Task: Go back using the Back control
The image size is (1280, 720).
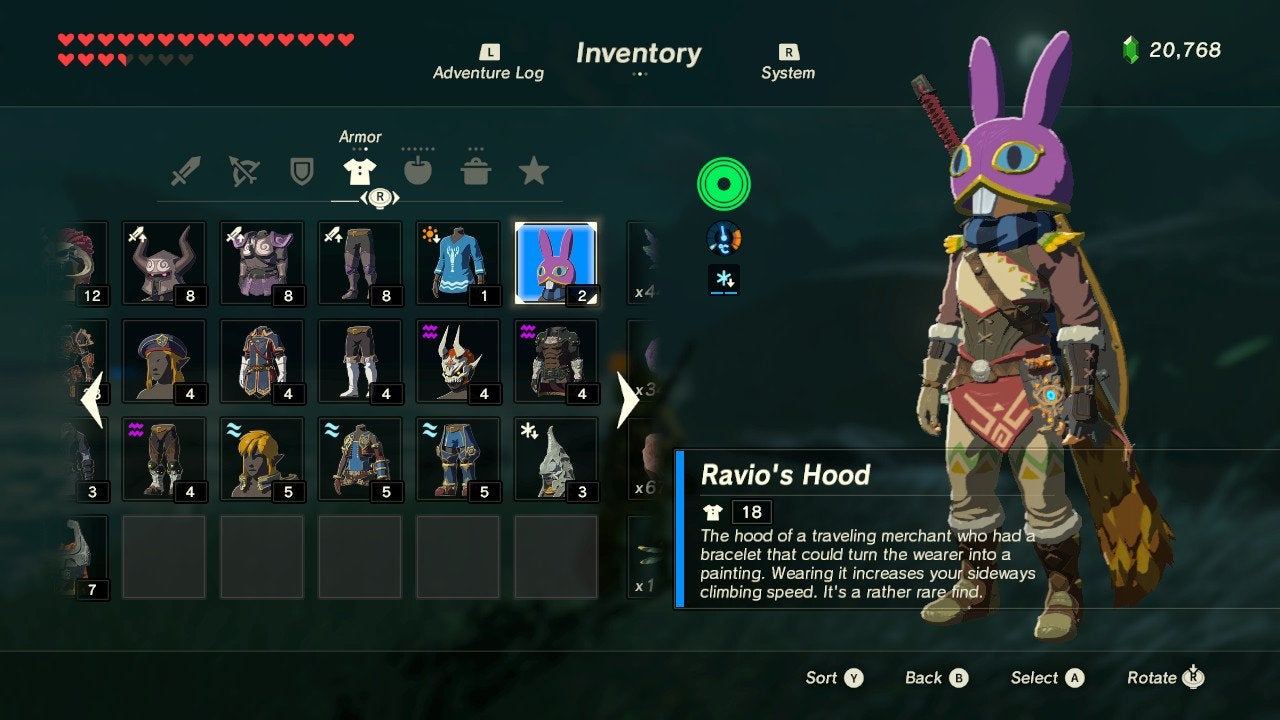Action: [935, 677]
